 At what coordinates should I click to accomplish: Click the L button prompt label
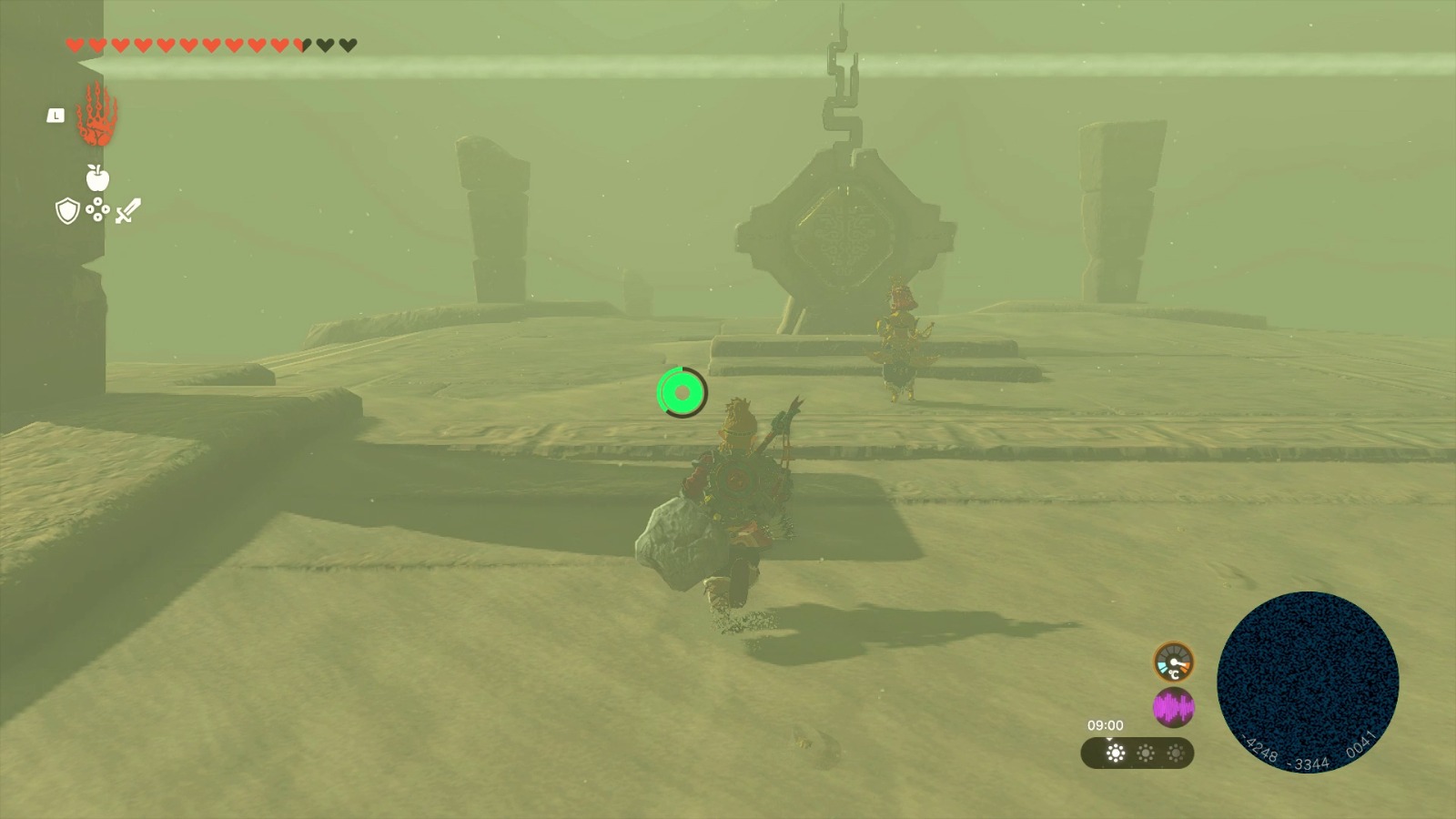coord(56,115)
